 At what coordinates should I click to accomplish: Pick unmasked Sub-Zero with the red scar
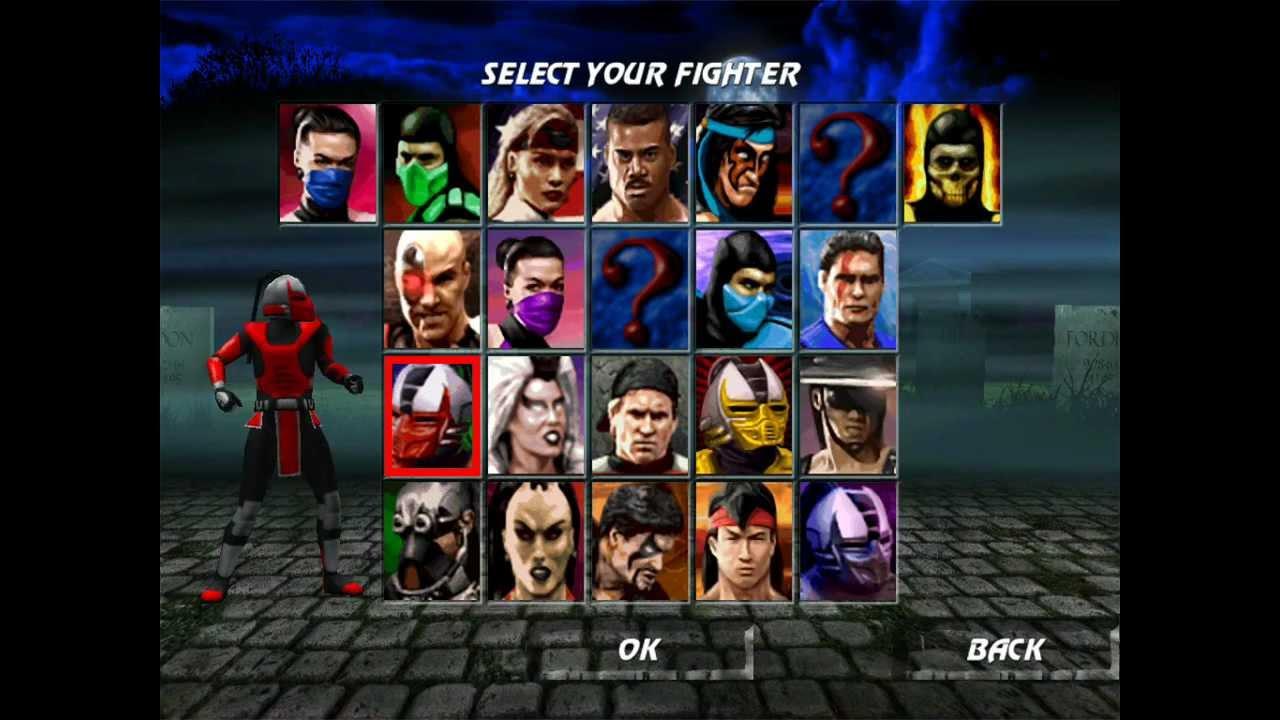click(x=849, y=289)
